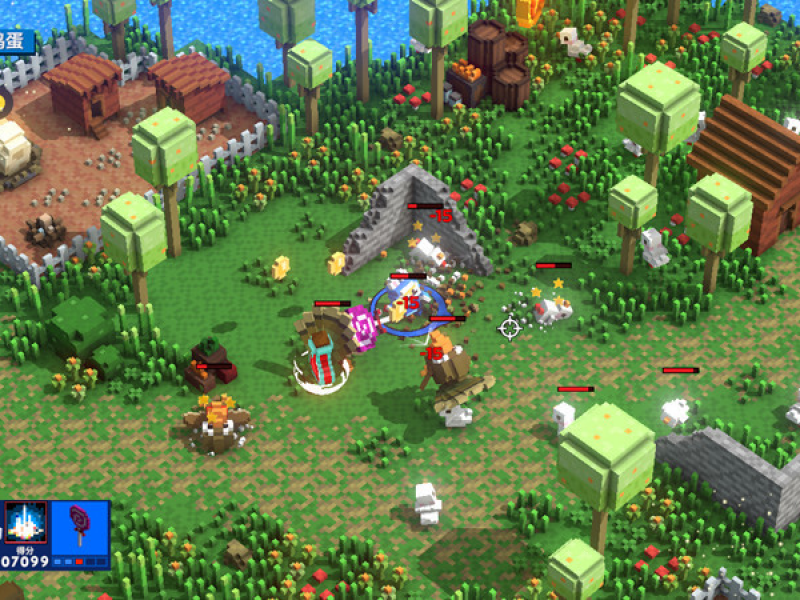Click the blue egg objective label
Image resolution: width=800 pixels, height=600 pixels.
pos(14,42)
